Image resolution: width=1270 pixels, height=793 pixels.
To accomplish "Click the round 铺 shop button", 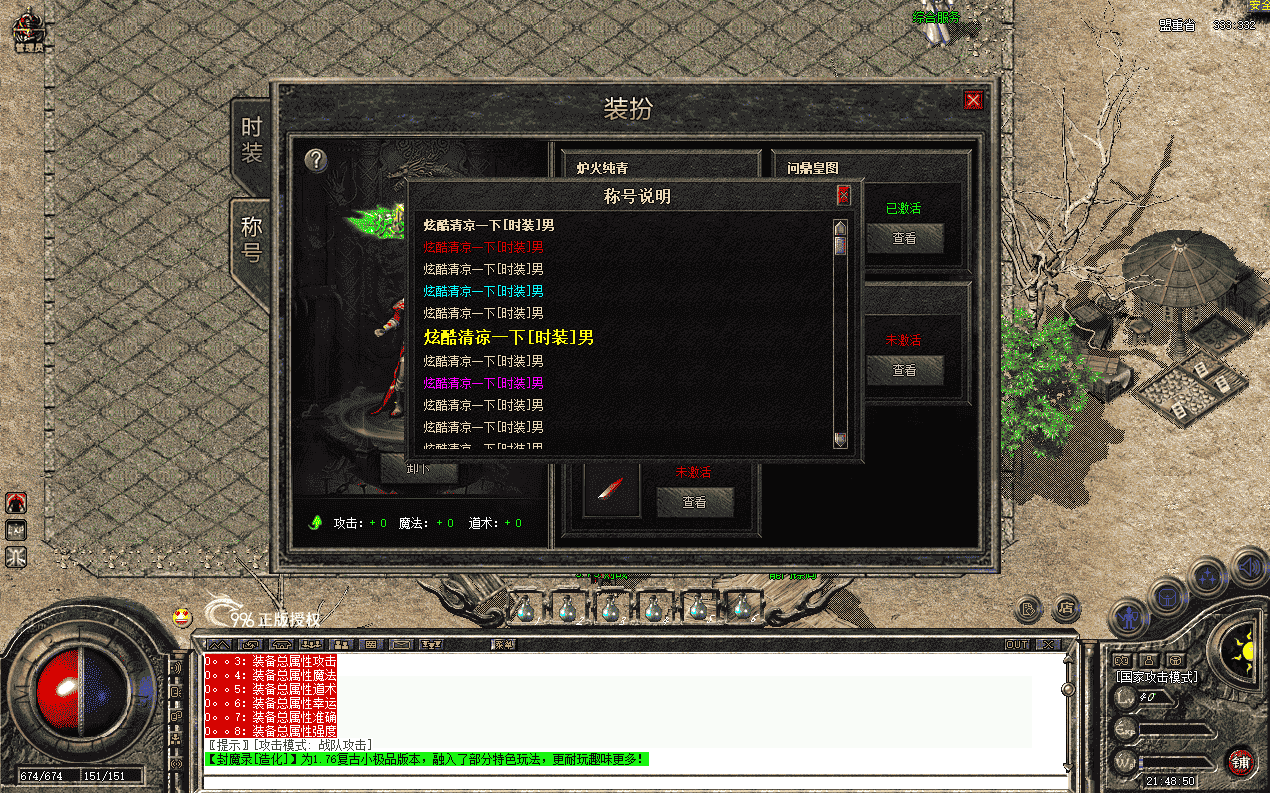I will click(1241, 761).
